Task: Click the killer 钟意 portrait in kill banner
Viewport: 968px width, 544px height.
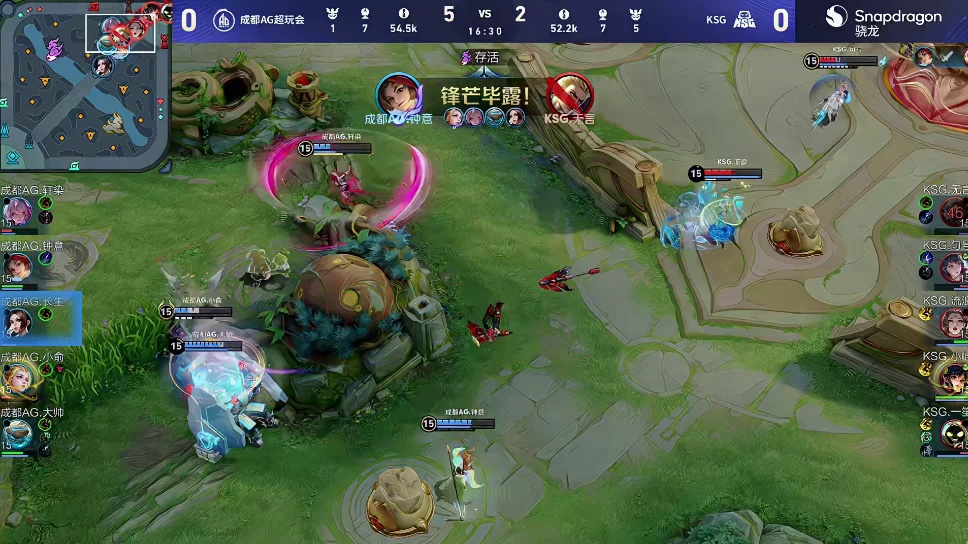Action: [395, 96]
